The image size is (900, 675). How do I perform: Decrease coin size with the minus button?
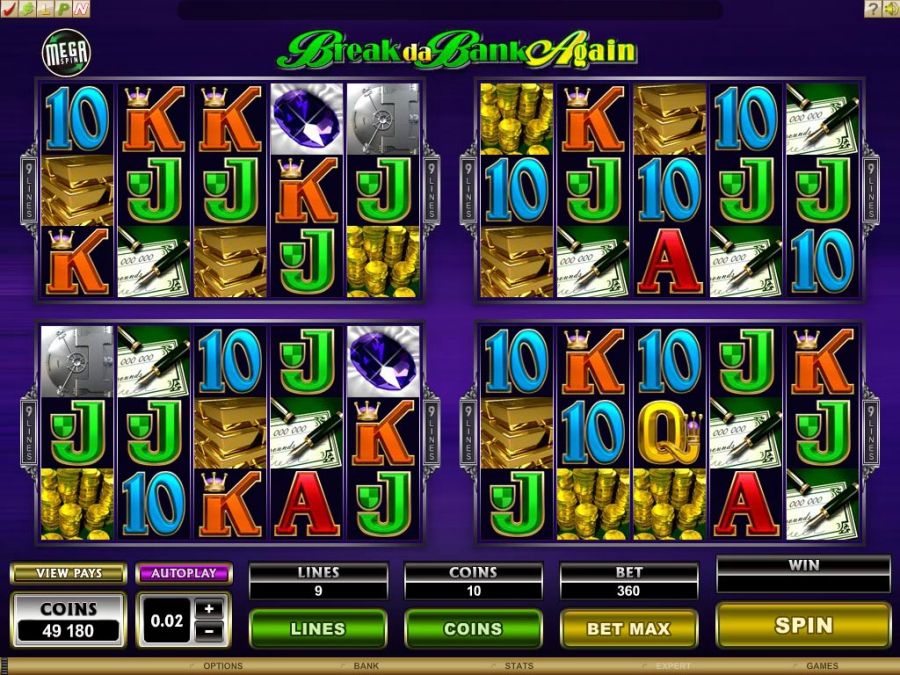[x=208, y=631]
